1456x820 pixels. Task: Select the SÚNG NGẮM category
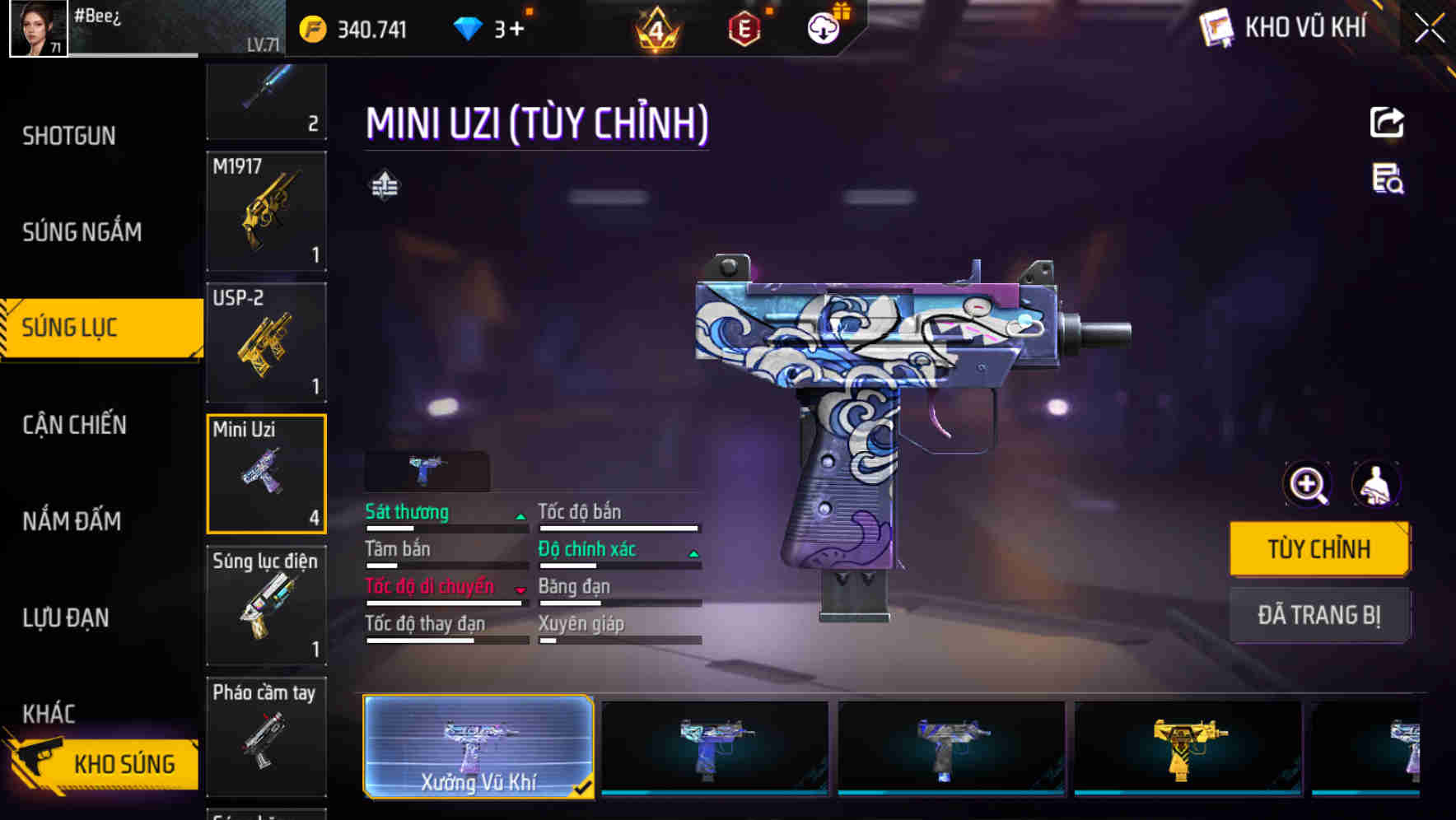click(x=82, y=232)
